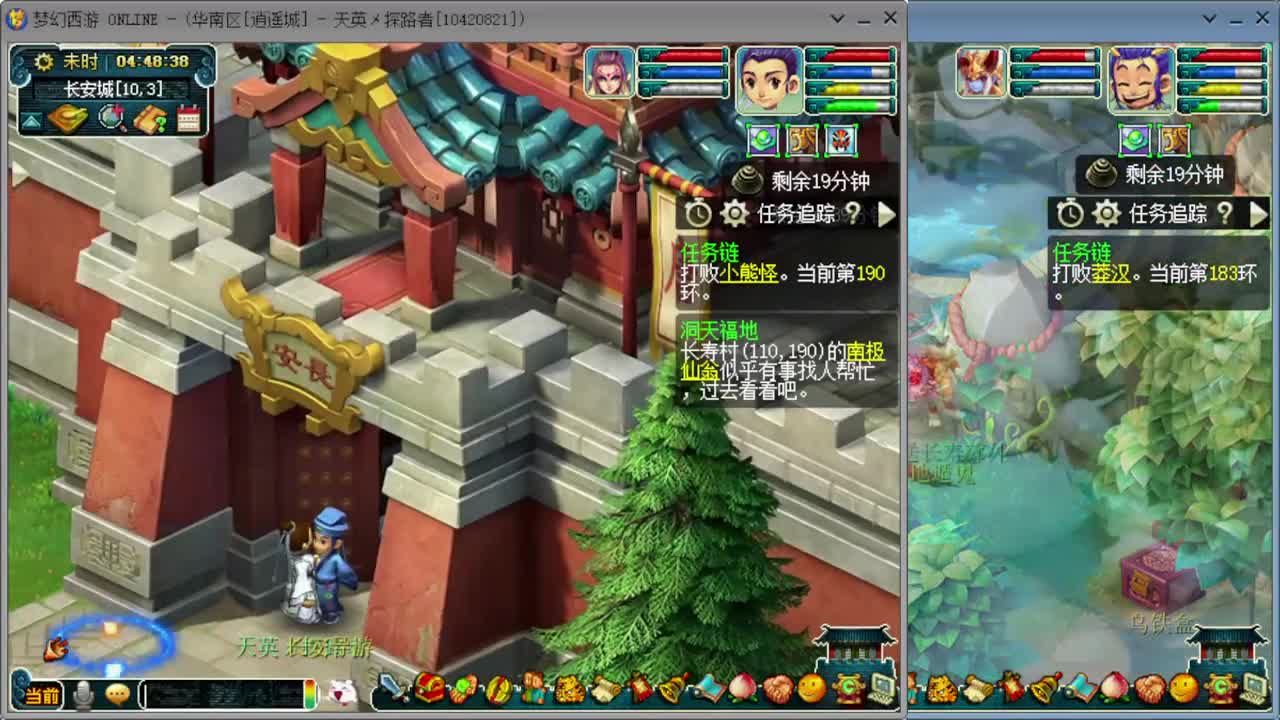Image resolution: width=1280 pixels, height=720 pixels.
Task: Open the settings gear beside 任务追踪
Action: pyautogui.click(x=735, y=213)
